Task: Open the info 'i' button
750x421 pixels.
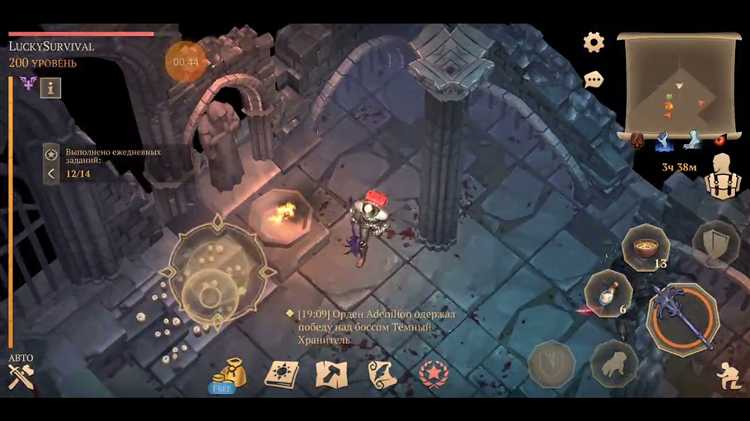Action: (x=51, y=87)
